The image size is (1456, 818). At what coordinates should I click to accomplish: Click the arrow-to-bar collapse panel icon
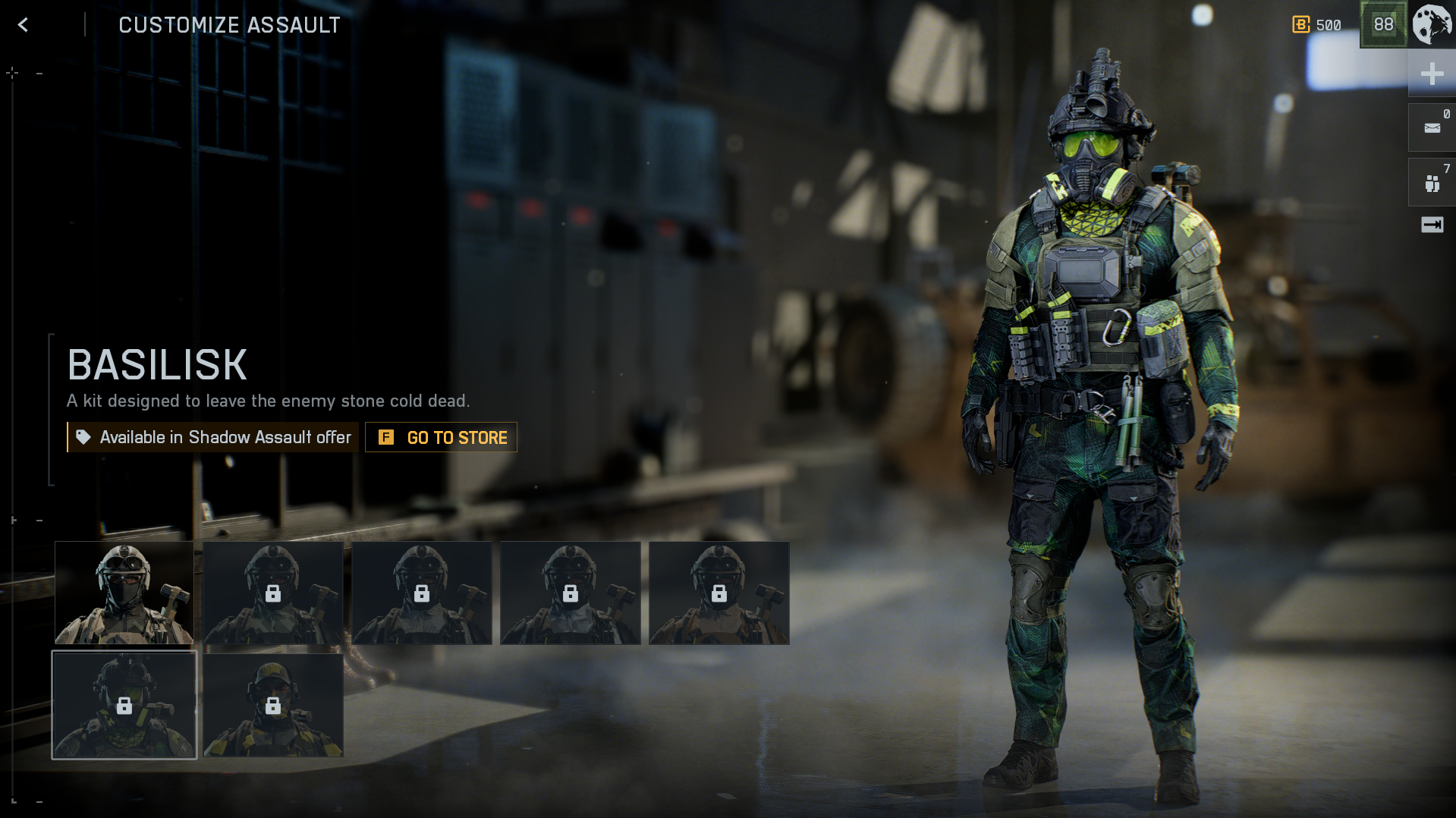click(1432, 225)
